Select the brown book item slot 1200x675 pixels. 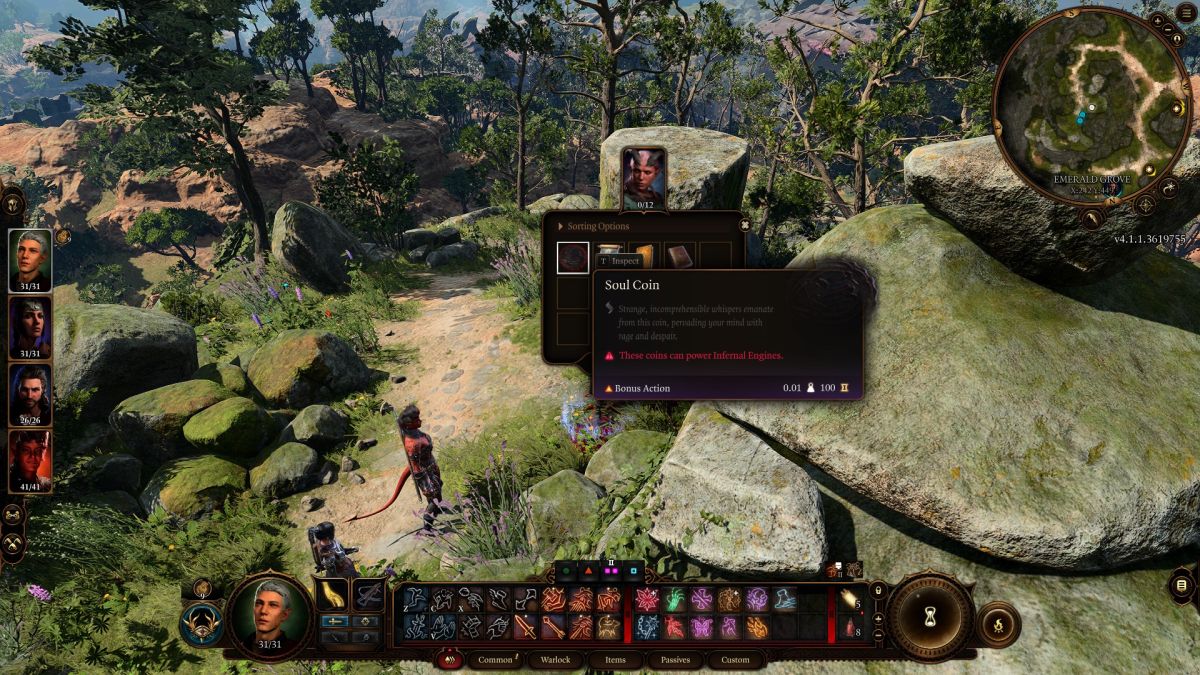coord(681,256)
